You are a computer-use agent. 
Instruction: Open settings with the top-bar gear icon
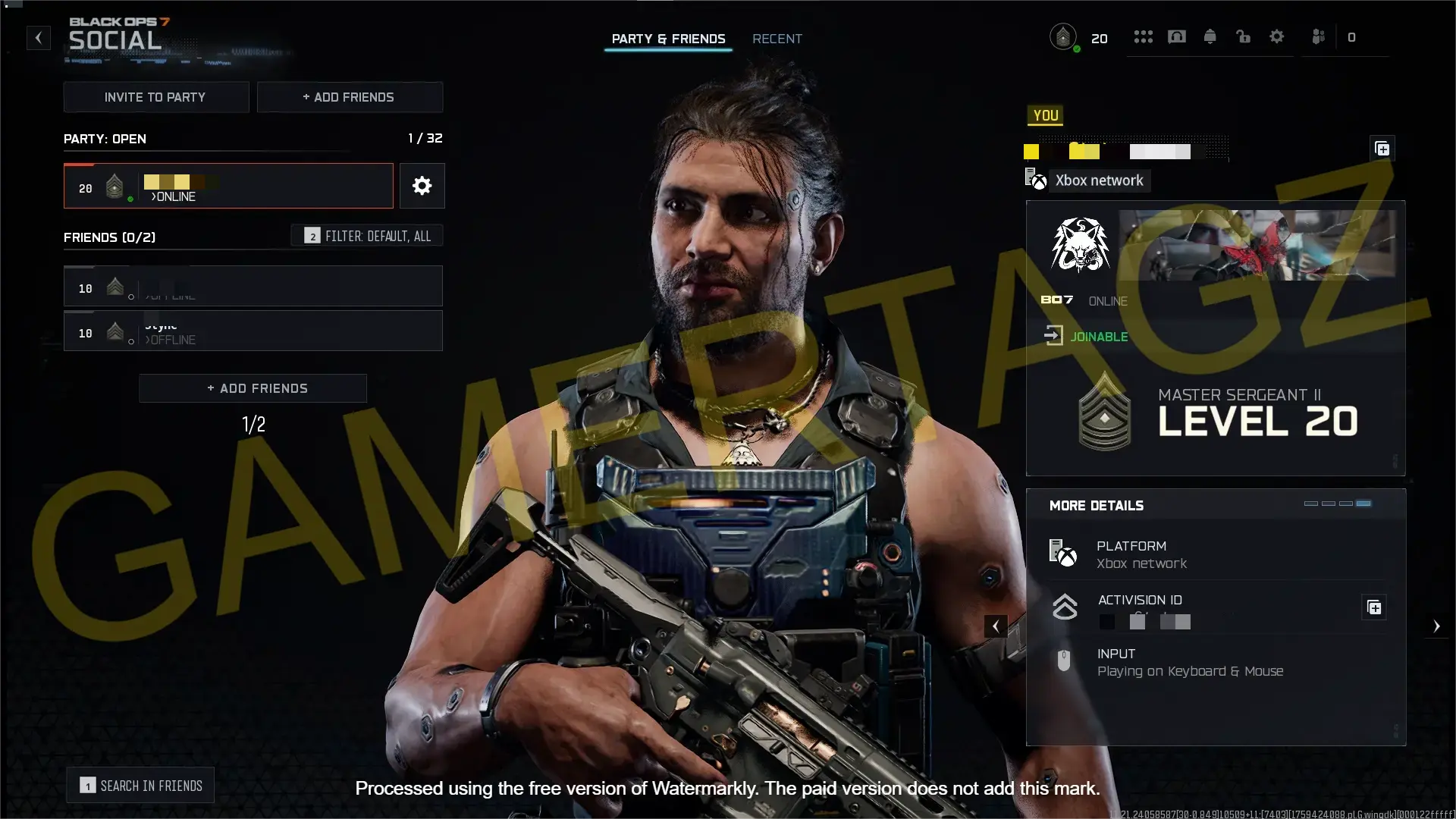(1277, 37)
